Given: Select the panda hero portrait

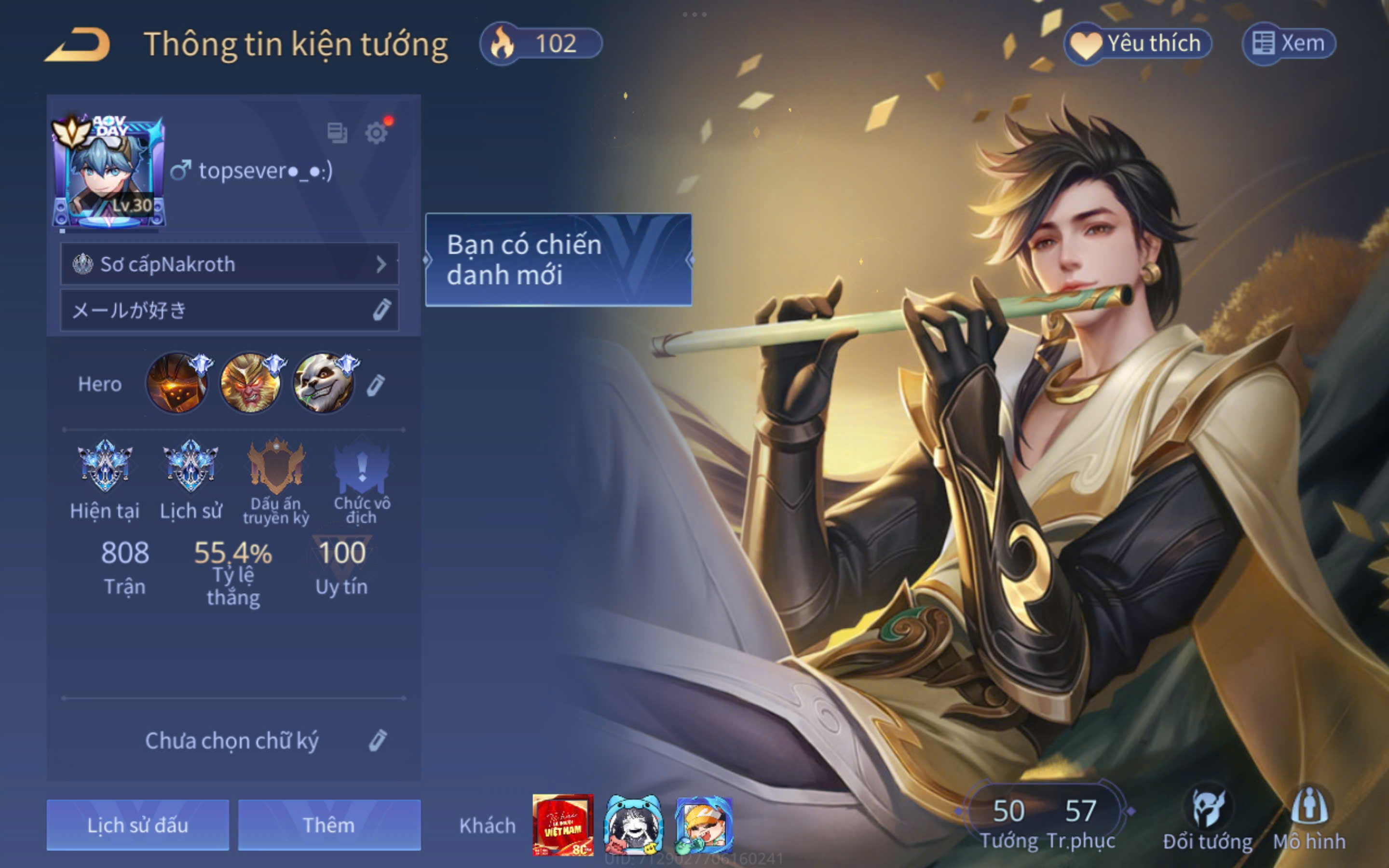Looking at the screenshot, I should pos(323,383).
